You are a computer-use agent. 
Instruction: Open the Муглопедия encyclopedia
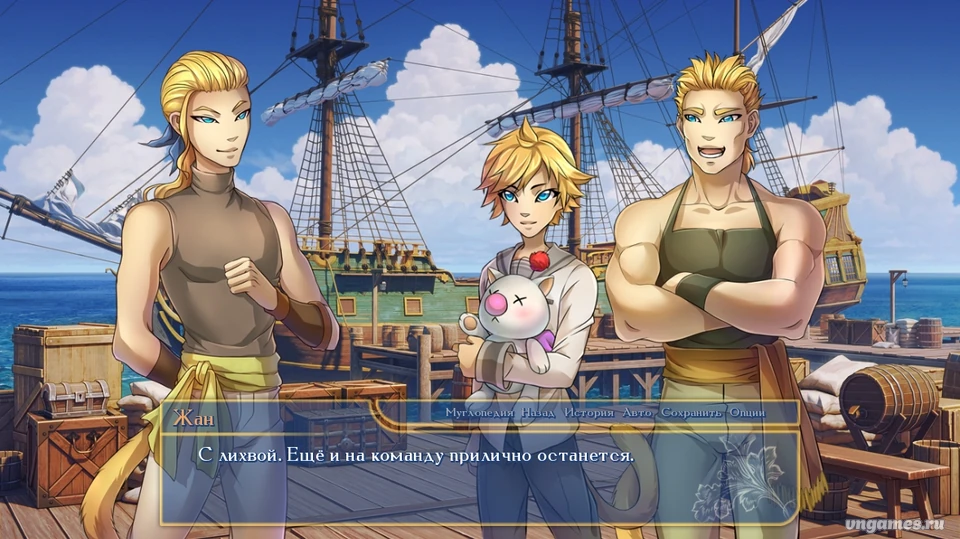(480, 412)
